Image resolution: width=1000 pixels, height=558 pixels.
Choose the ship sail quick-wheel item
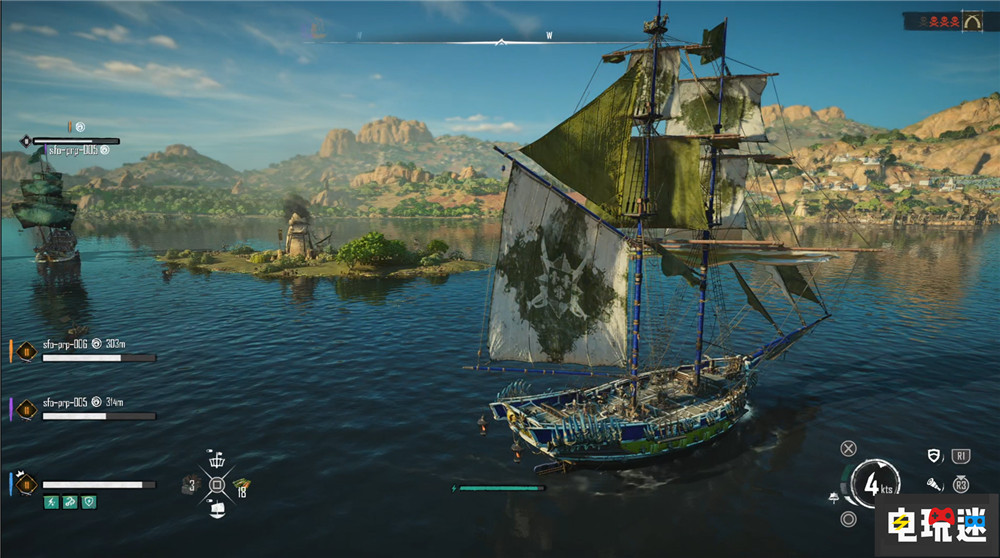[x=217, y=510]
